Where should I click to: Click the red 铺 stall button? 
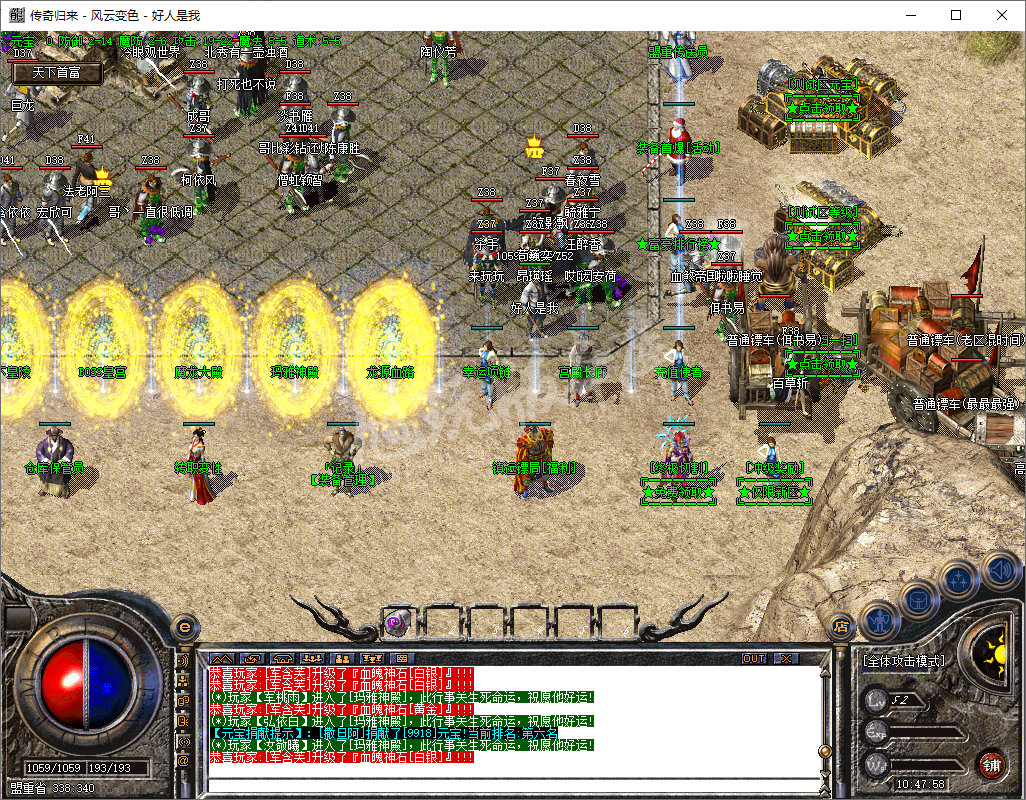pos(992,765)
